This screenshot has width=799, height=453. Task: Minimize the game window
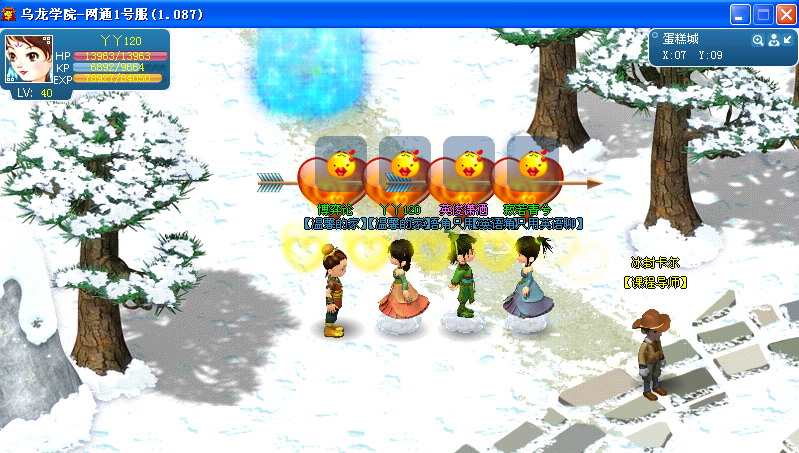pyautogui.click(x=740, y=14)
